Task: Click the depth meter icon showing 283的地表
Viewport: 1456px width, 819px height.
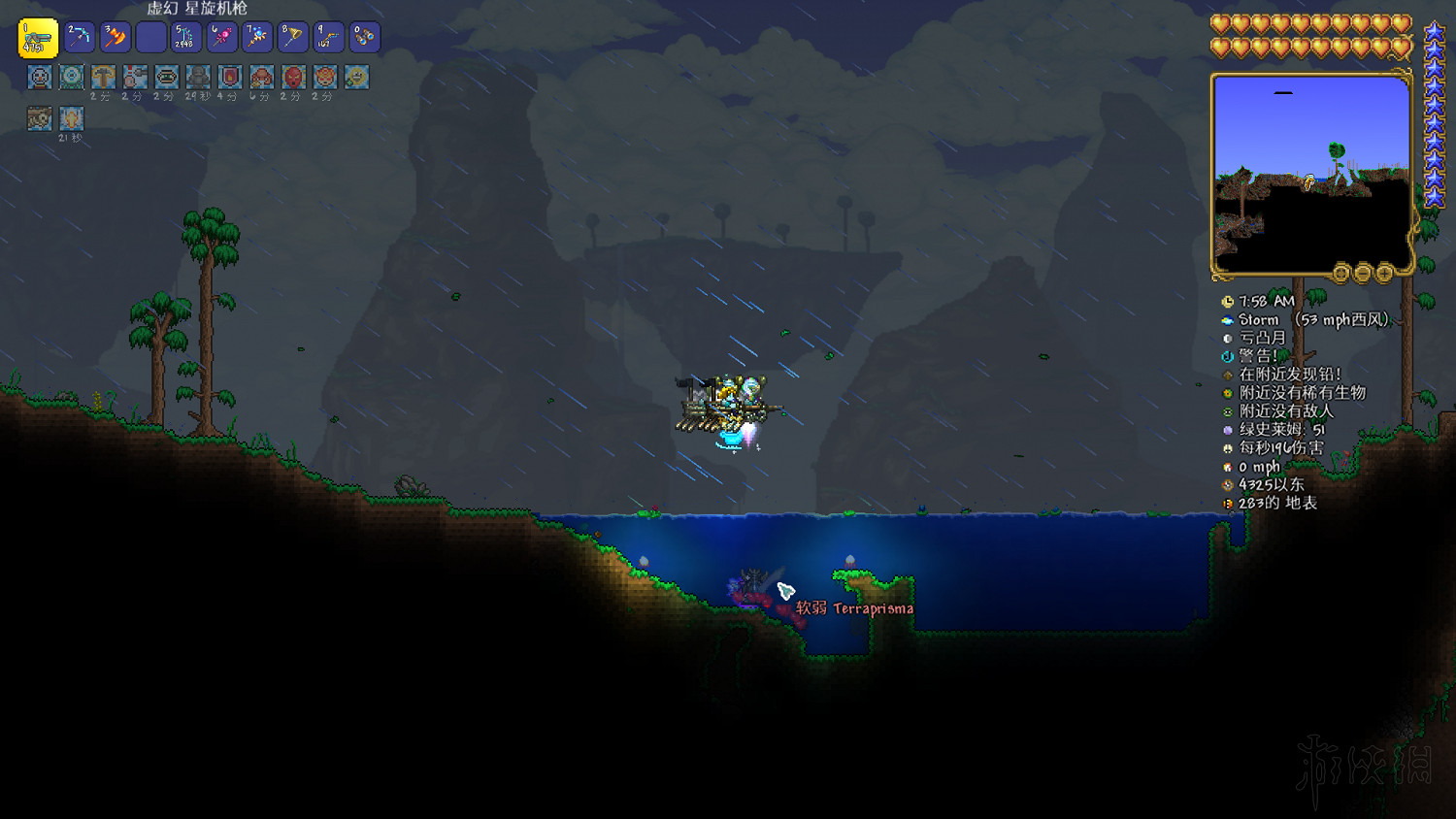Action: pyautogui.click(x=1227, y=501)
